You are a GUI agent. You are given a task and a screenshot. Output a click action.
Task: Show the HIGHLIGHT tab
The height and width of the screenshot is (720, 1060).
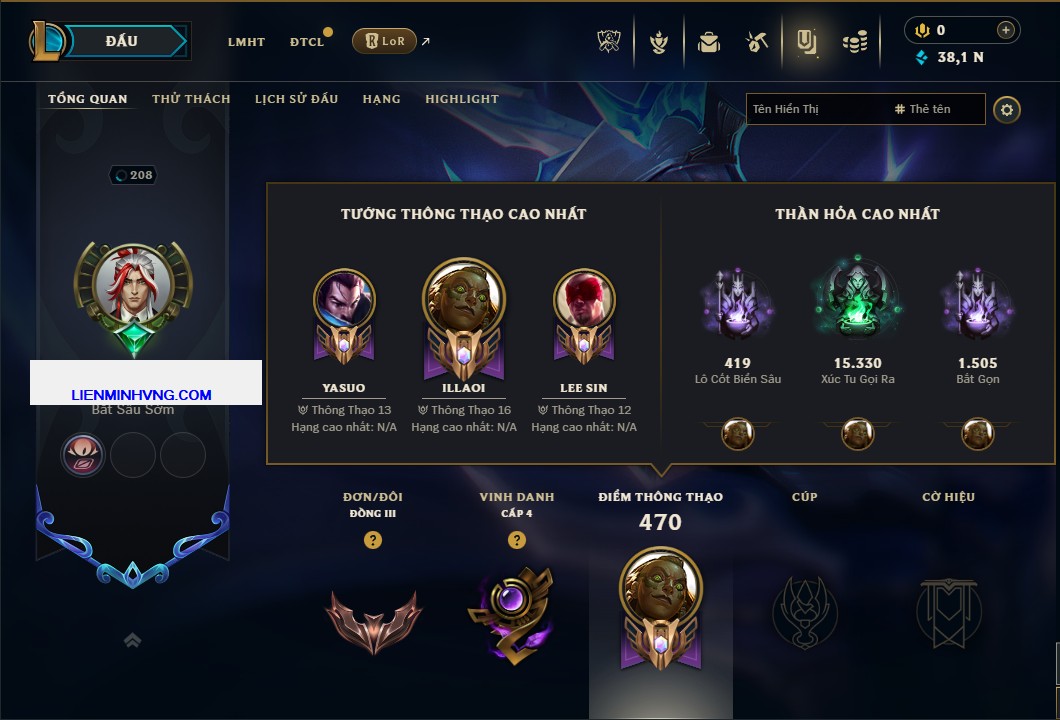(x=461, y=99)
